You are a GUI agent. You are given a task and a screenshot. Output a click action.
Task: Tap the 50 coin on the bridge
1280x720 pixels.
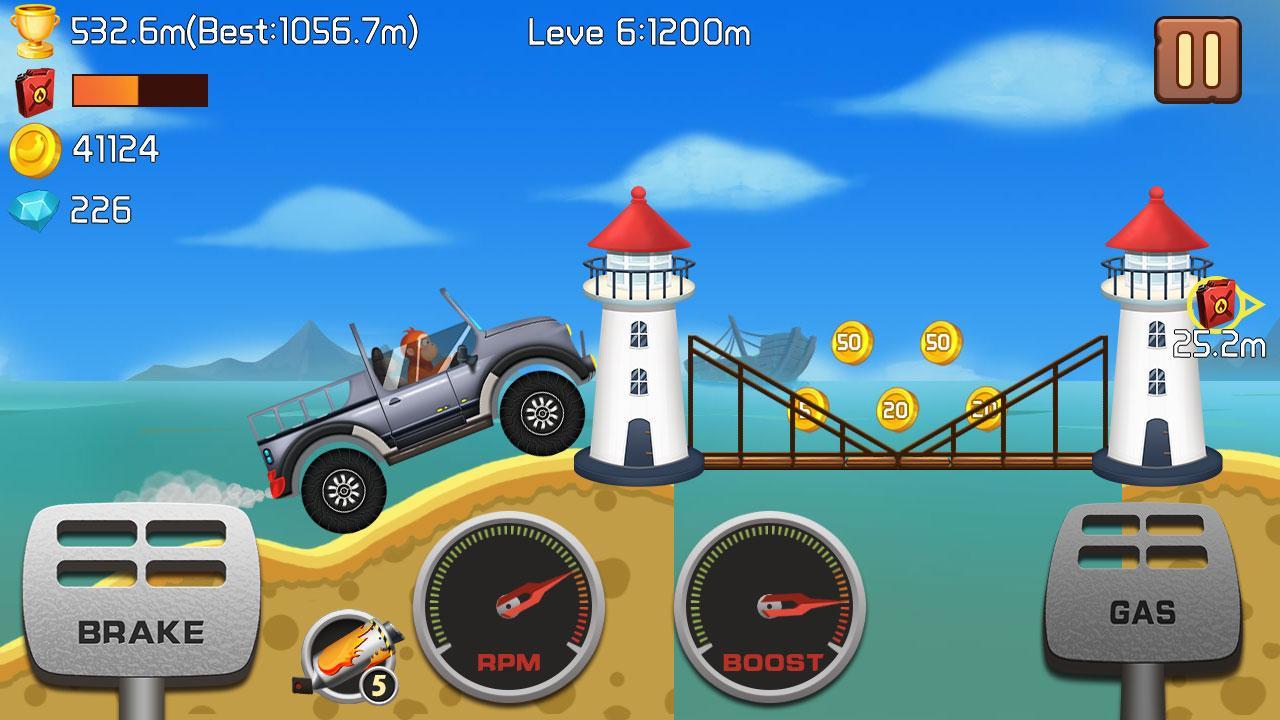(x=850, y=345)
